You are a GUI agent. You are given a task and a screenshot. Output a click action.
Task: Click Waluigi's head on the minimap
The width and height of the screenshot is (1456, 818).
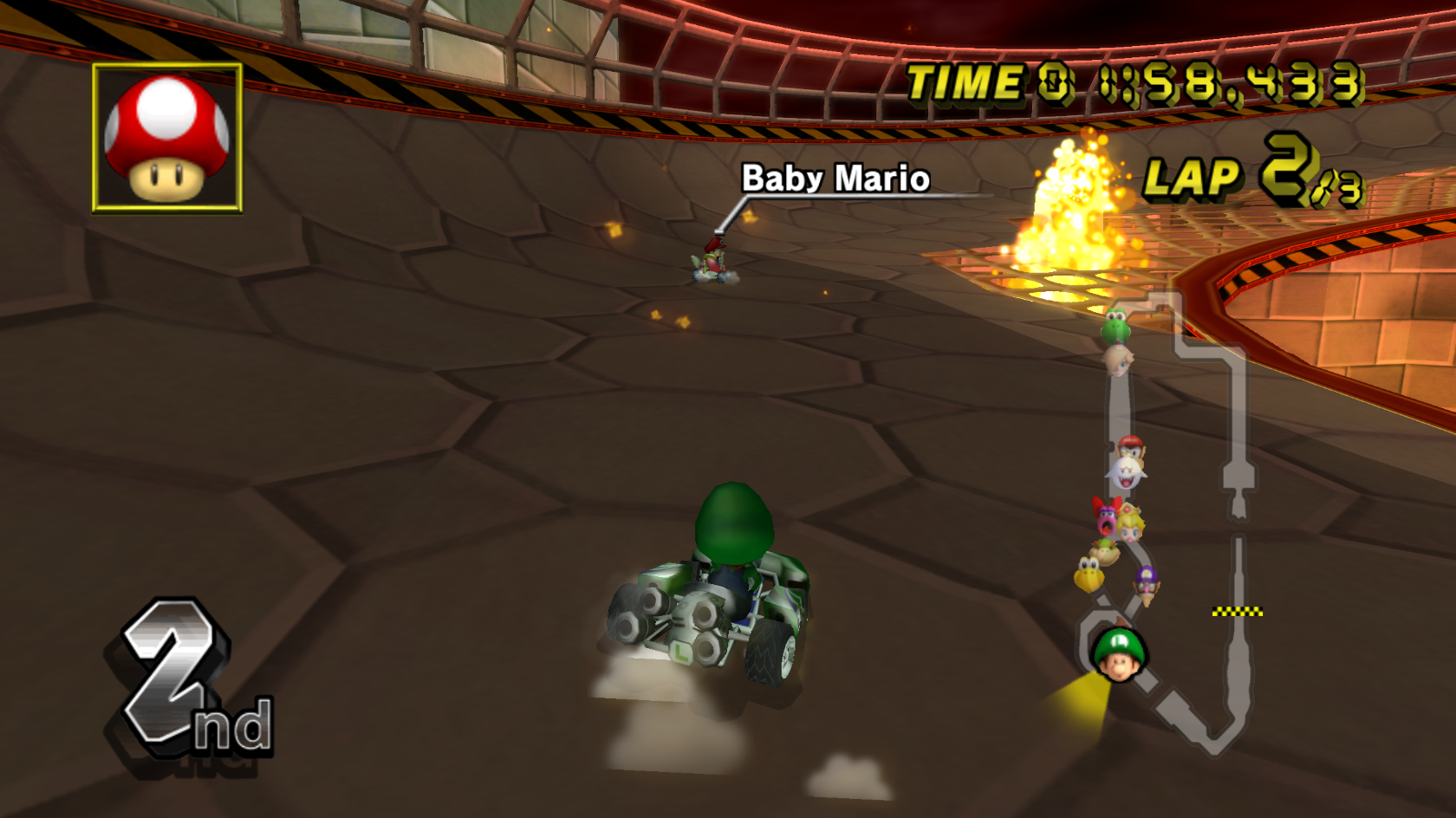coord(1146,581)
